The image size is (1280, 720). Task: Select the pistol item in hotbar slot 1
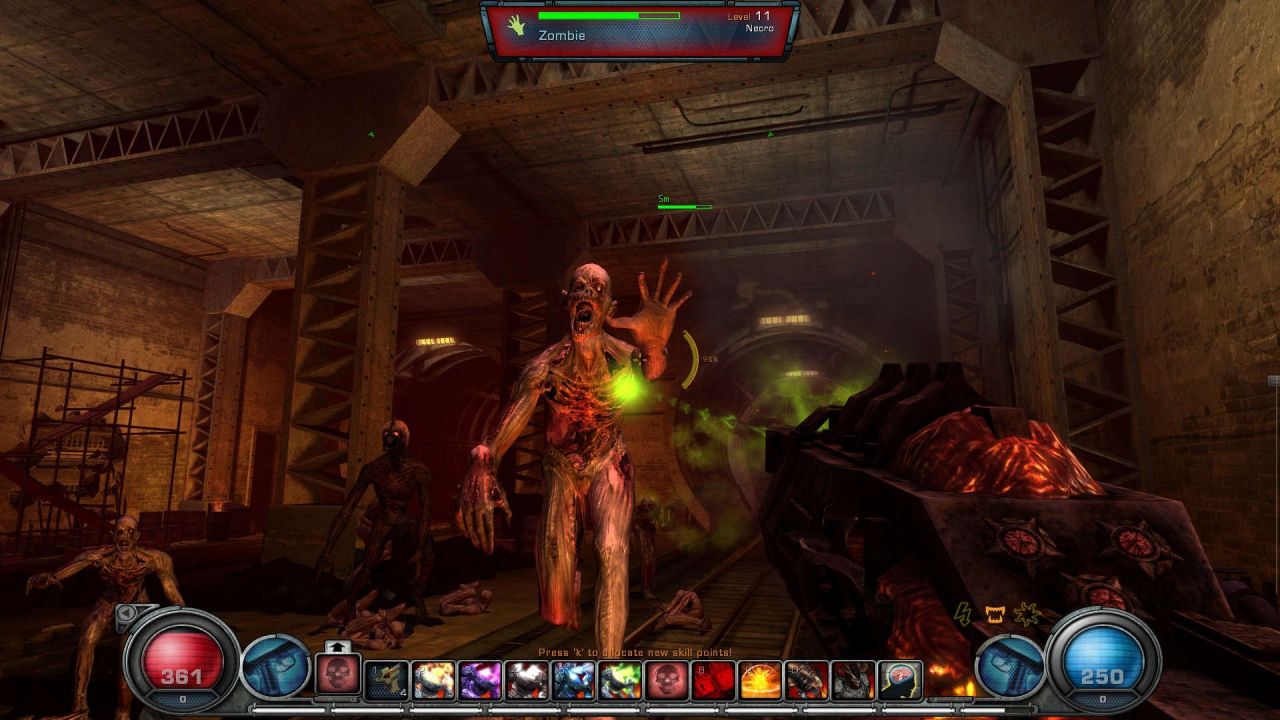386,680
